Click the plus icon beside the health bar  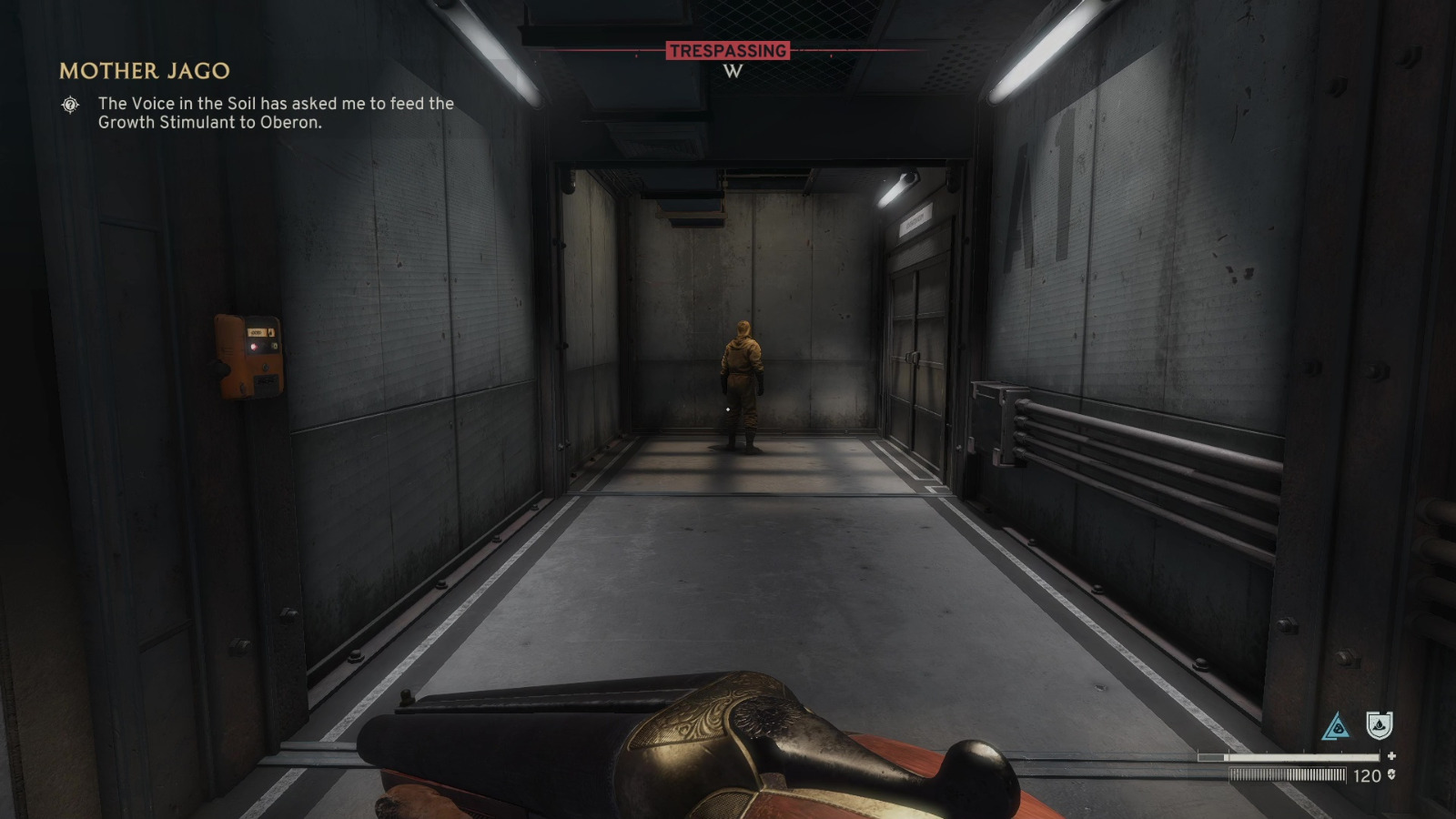[x=1392, y=753]
